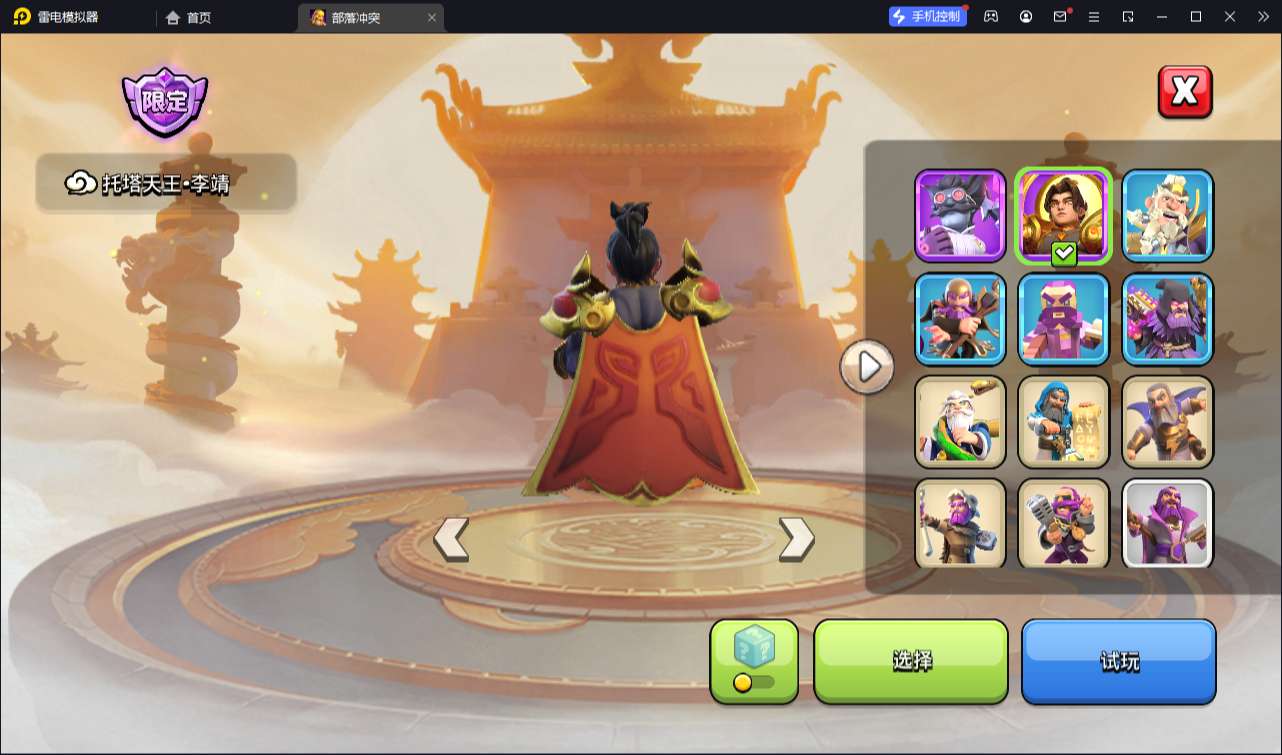Pick the laughing white-bearded skin on blue
The width and height of the screenshot is (1282, 755).
click(x=1167, y=215)
